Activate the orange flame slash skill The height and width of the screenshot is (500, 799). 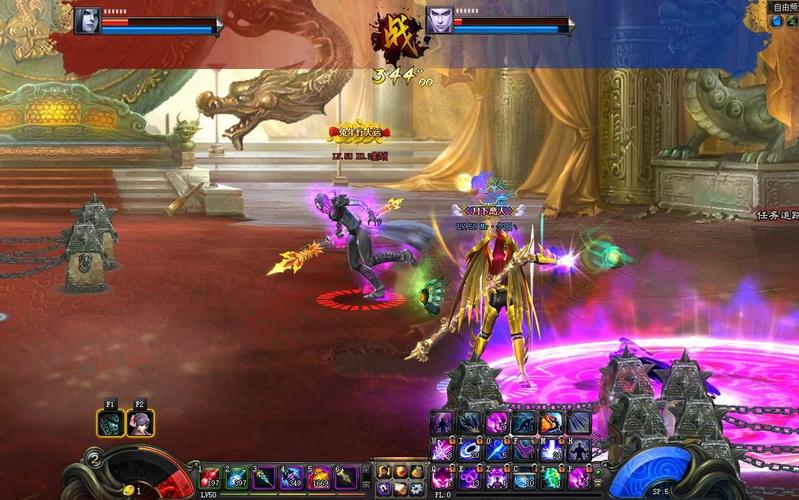tap(551, 423)
